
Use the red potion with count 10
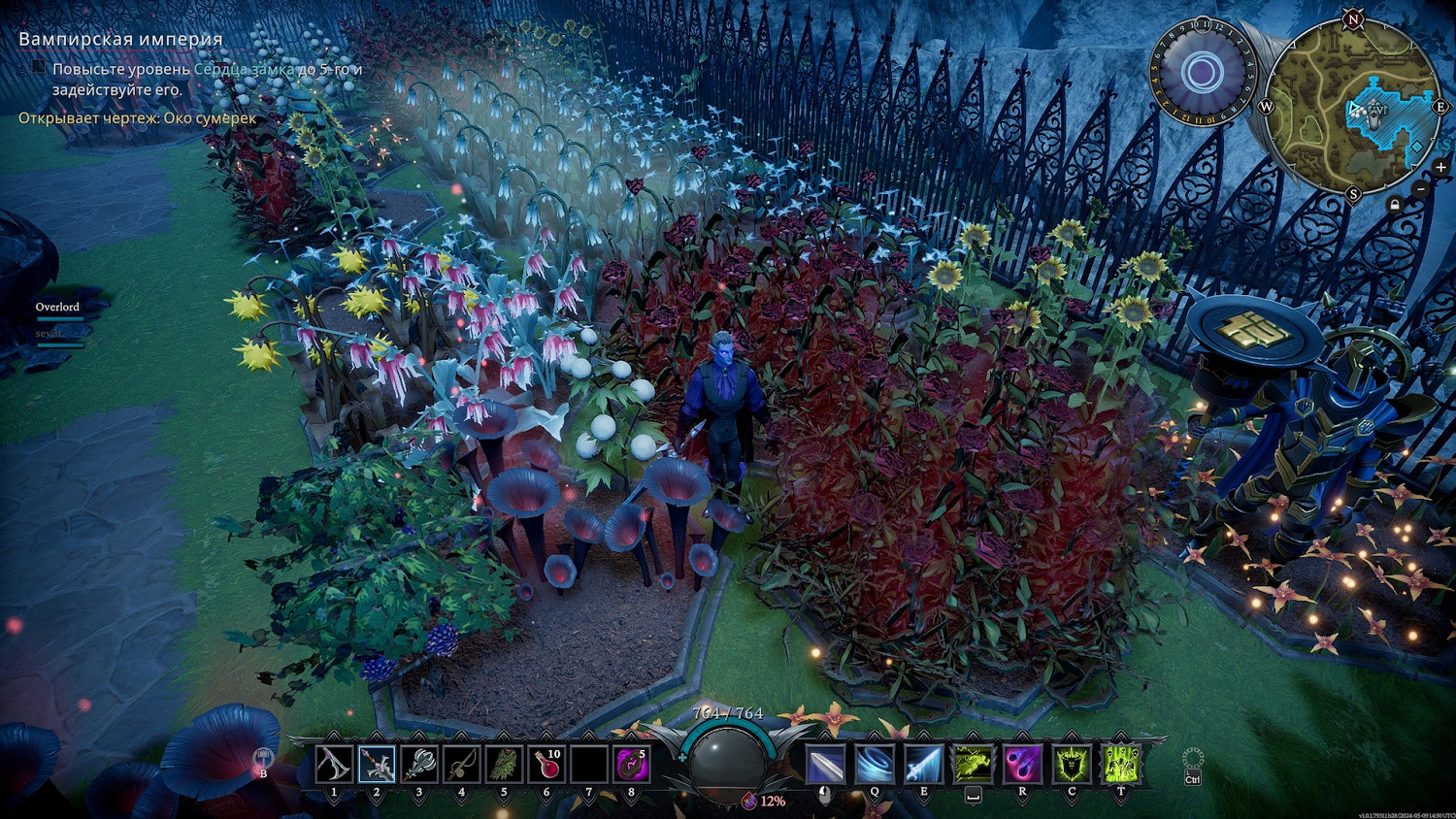click(546, 765)
